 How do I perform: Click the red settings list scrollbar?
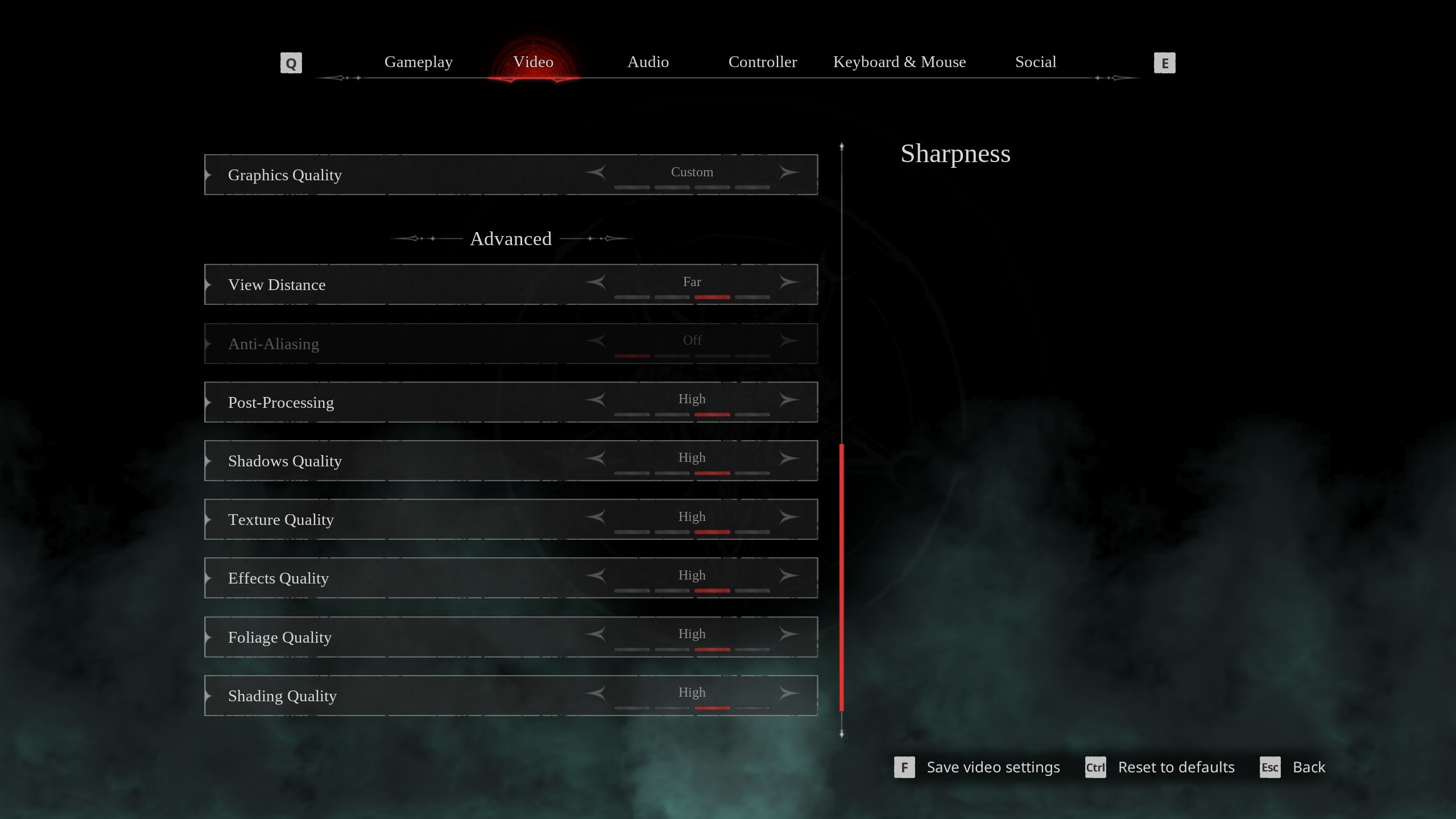(842, 577)
